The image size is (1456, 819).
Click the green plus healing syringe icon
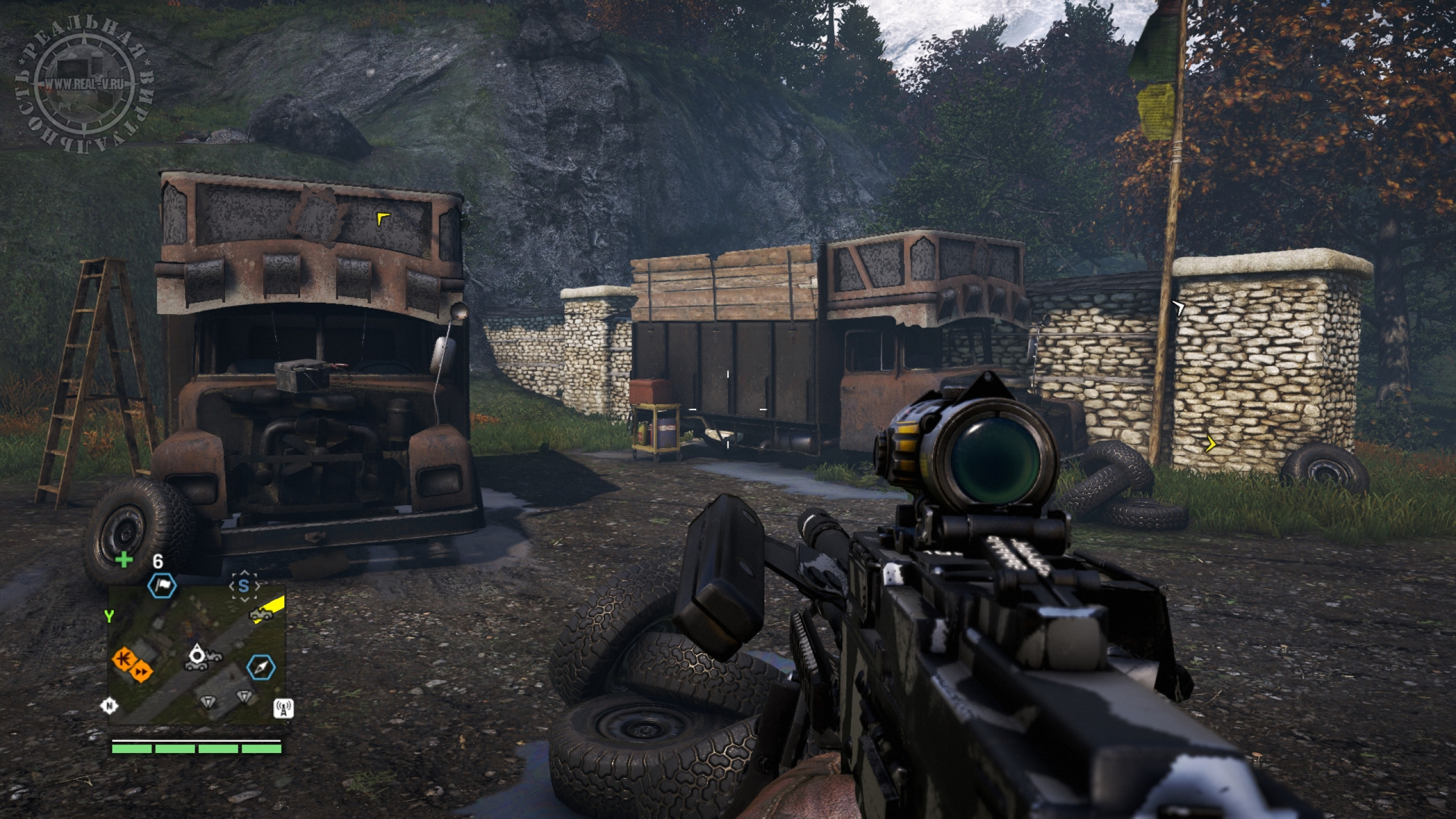(123, 560)
